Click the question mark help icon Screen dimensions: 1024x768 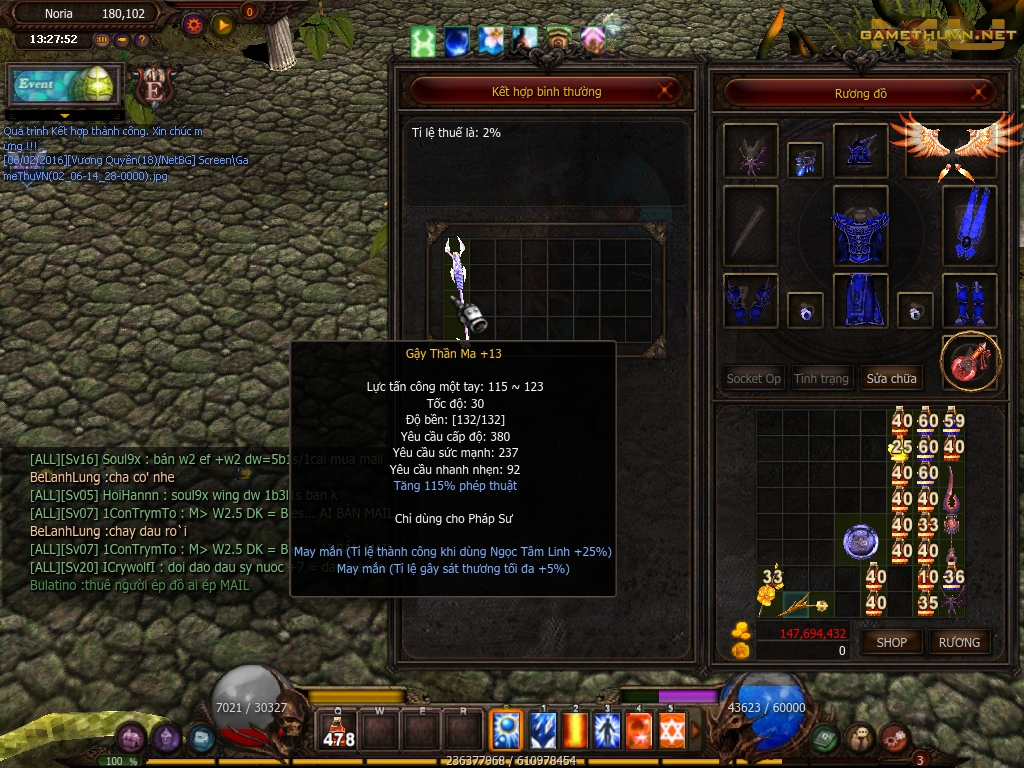(x=142, y=40)
